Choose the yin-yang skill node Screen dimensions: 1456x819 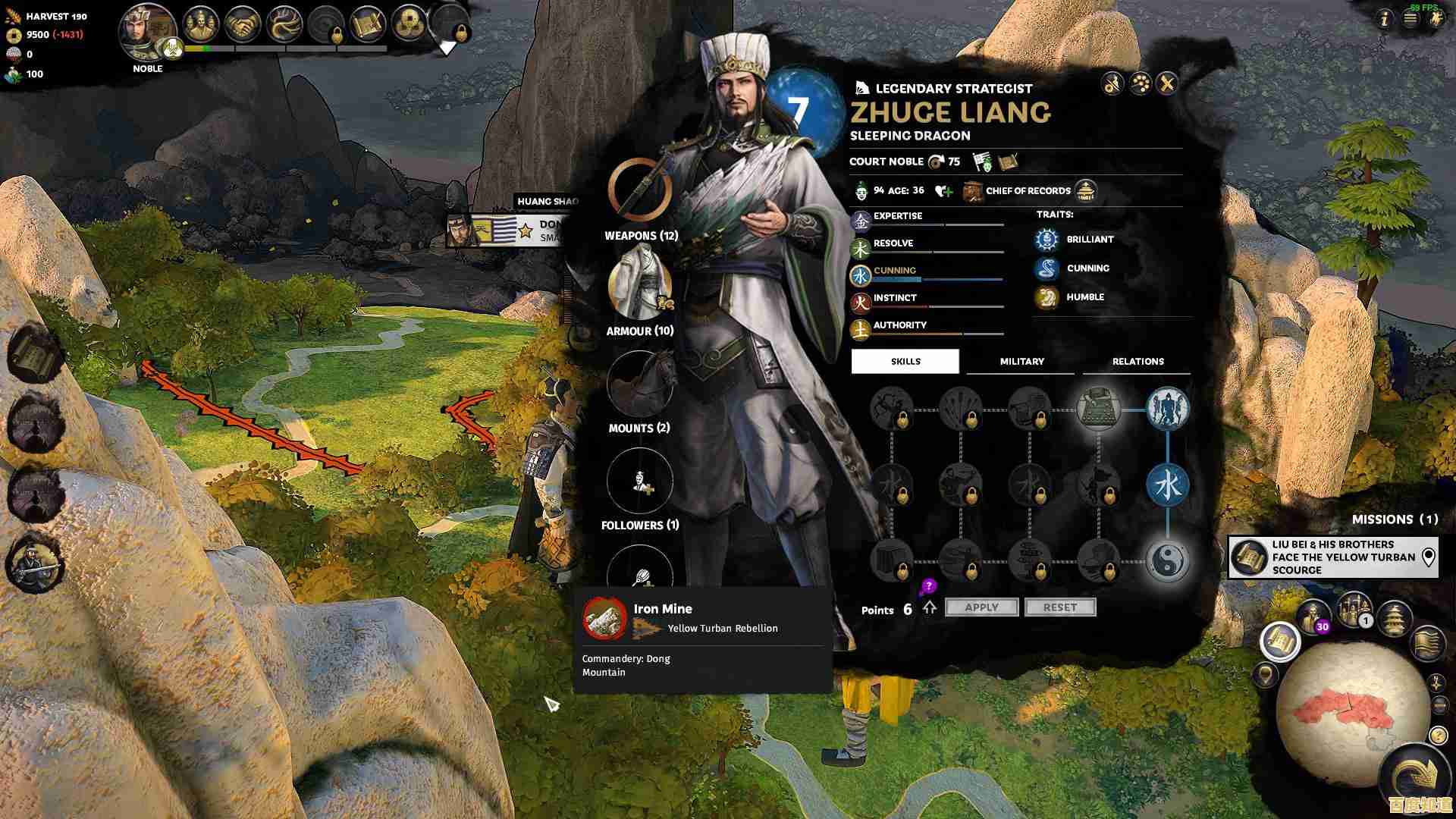point(1167,561)
